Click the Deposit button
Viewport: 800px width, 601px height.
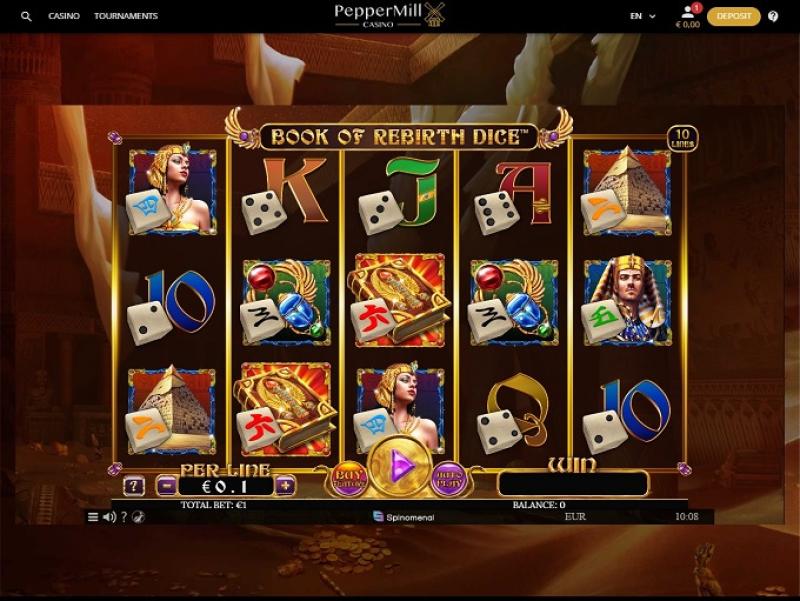[734, 16]
